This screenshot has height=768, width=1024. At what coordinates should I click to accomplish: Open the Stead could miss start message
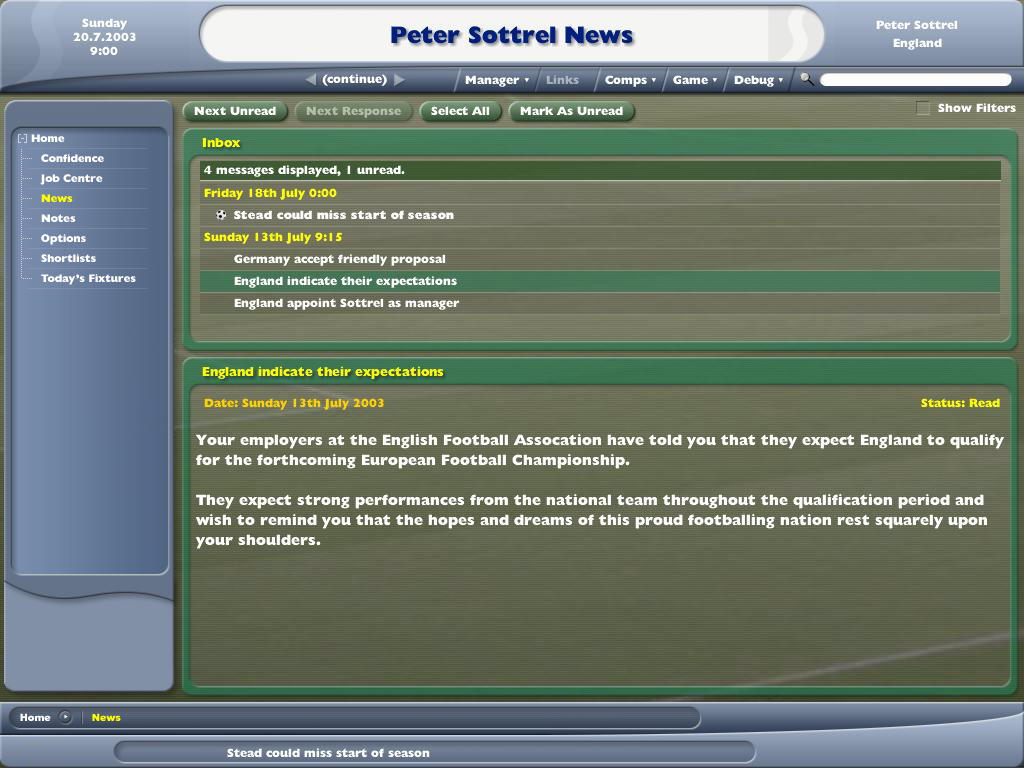pyautogui.click(x=343, y=215)
